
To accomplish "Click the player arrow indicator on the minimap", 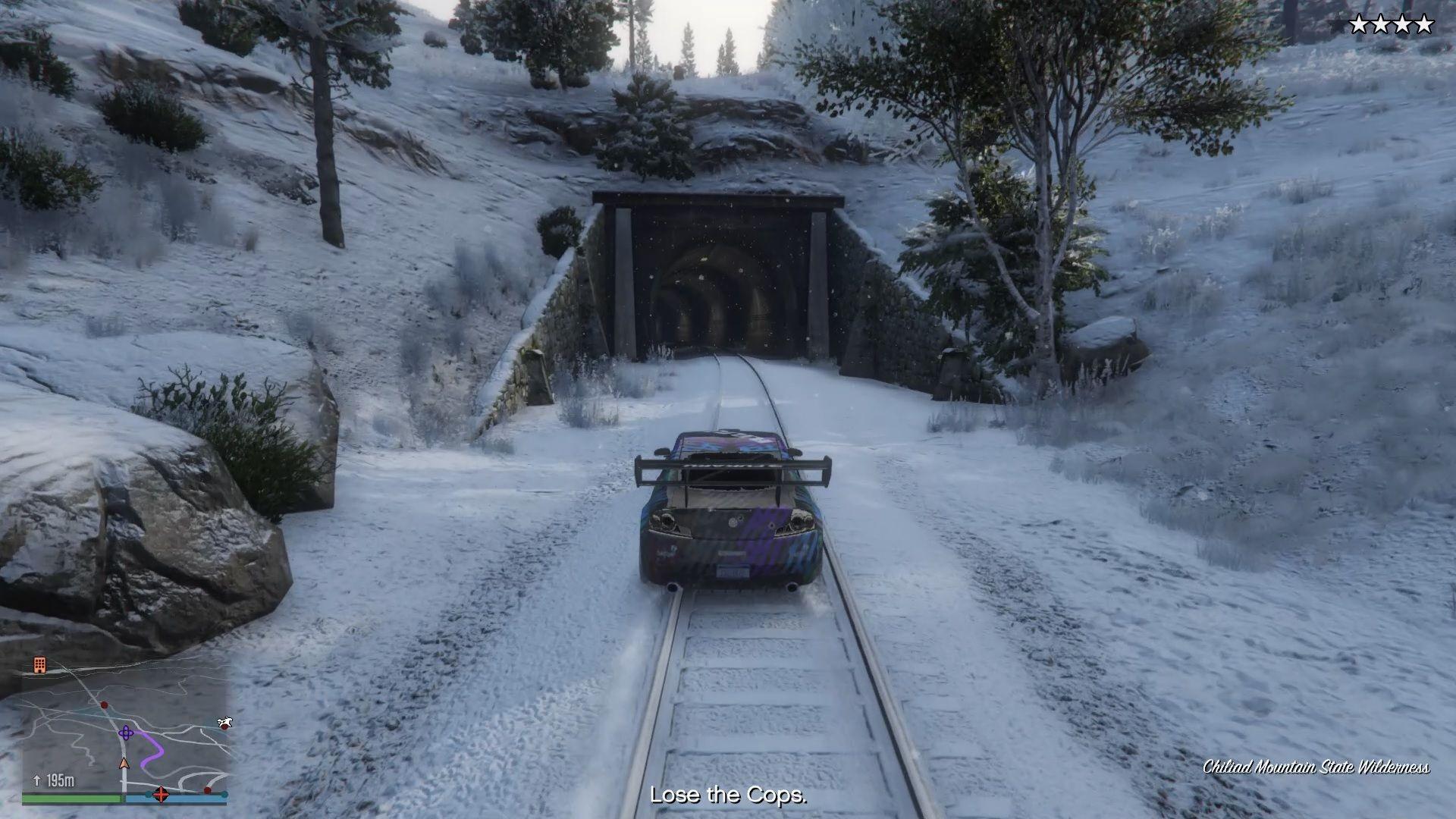I will pyautogui.click(x=124, y=763).
